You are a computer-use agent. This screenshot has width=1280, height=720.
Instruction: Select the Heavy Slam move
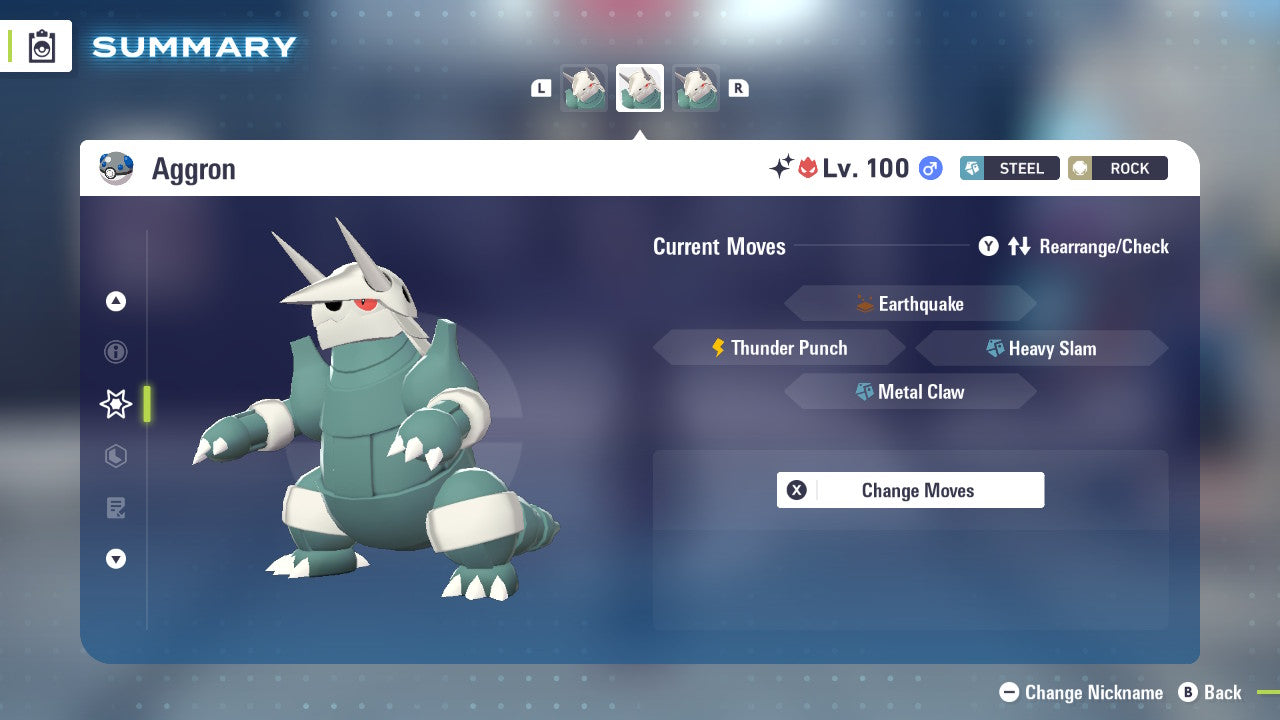click(1041, 348)
